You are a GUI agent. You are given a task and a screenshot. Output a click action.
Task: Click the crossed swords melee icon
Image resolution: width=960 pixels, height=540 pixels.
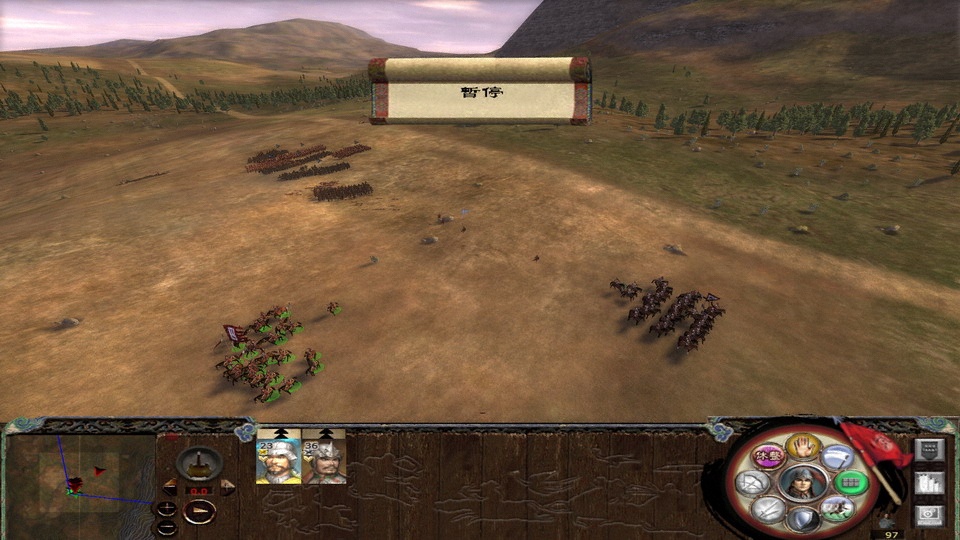tap(768, 509)
